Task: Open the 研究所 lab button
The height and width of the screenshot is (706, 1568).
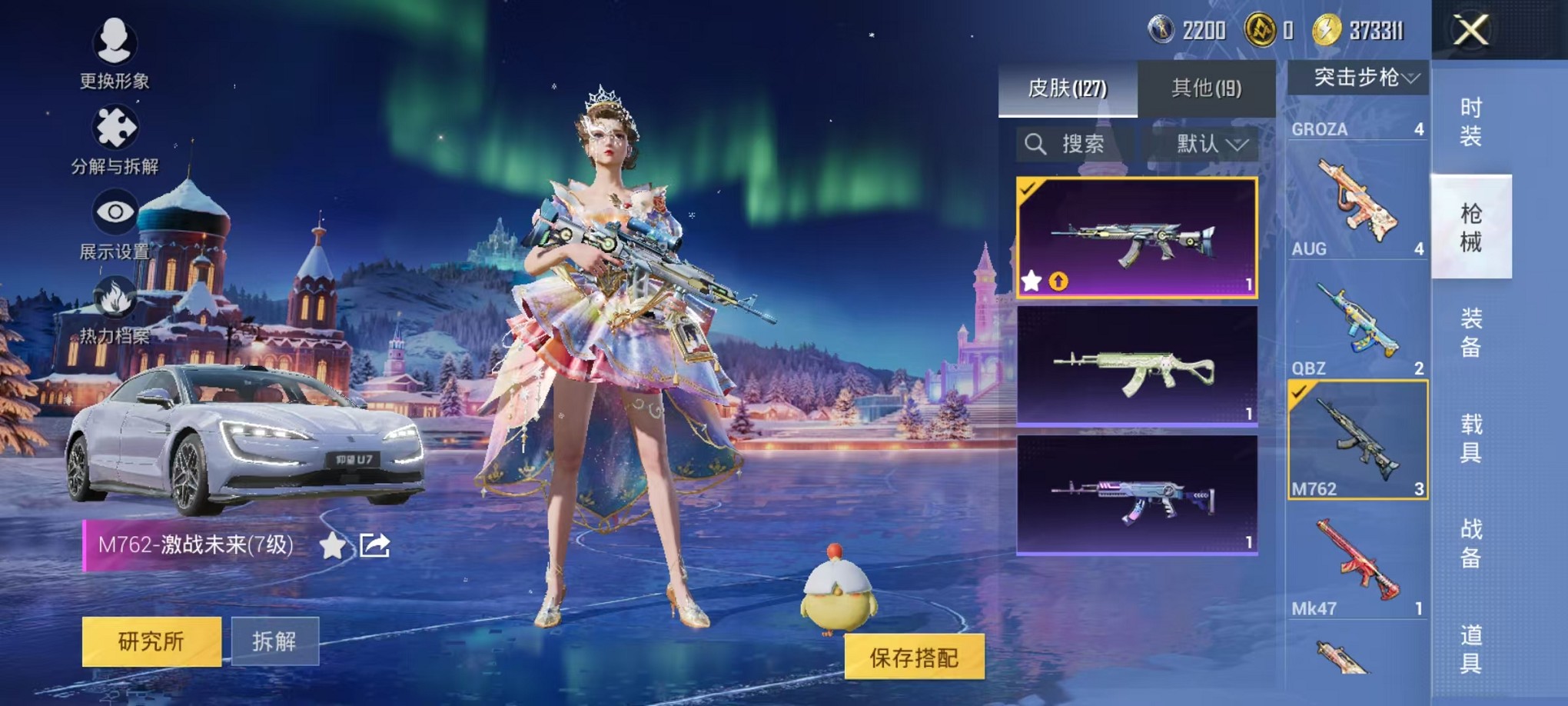Action: tap(151, 641)
